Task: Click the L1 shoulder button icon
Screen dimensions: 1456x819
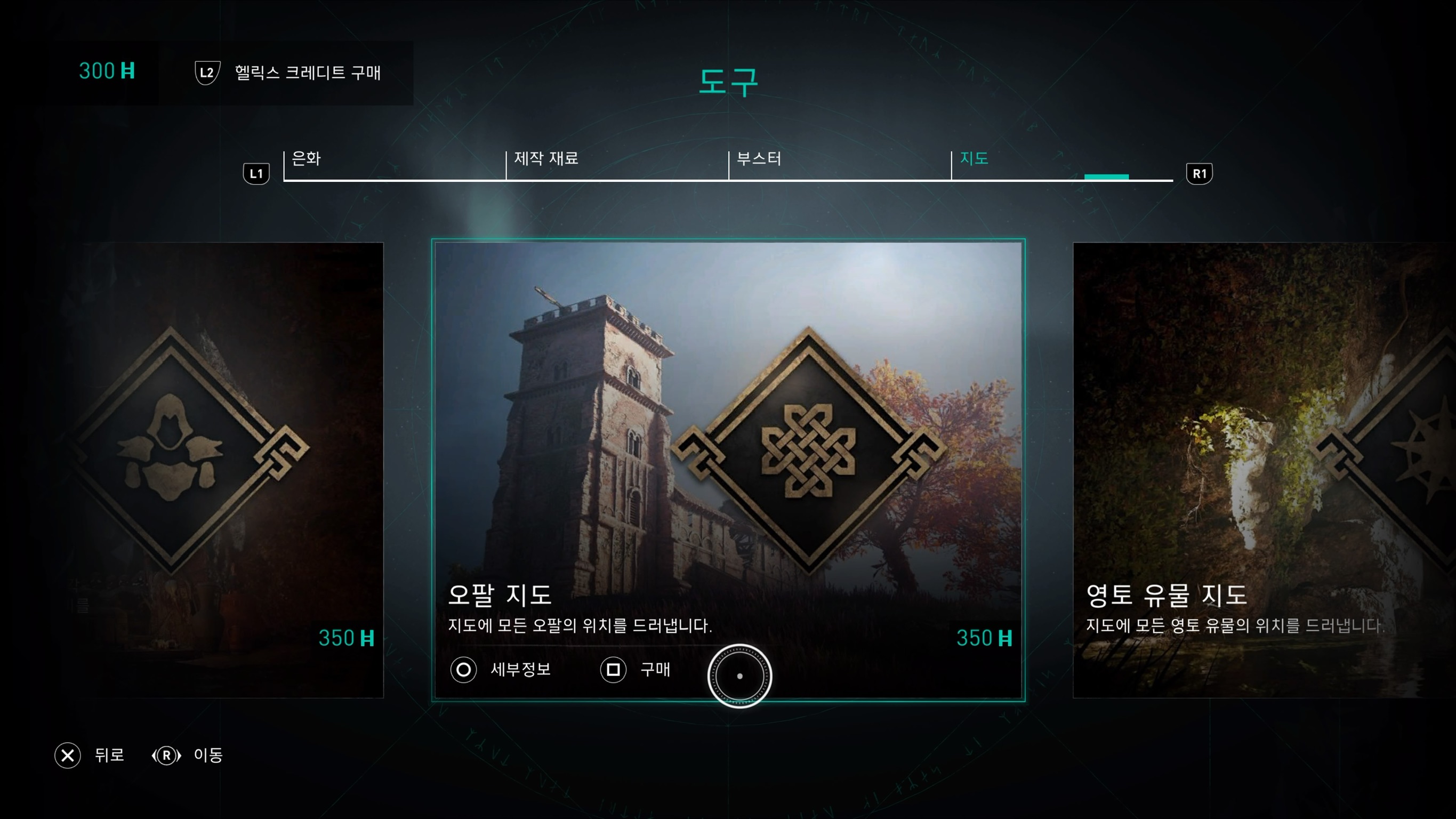Action: pyautogui.click(x=256, y=173)
